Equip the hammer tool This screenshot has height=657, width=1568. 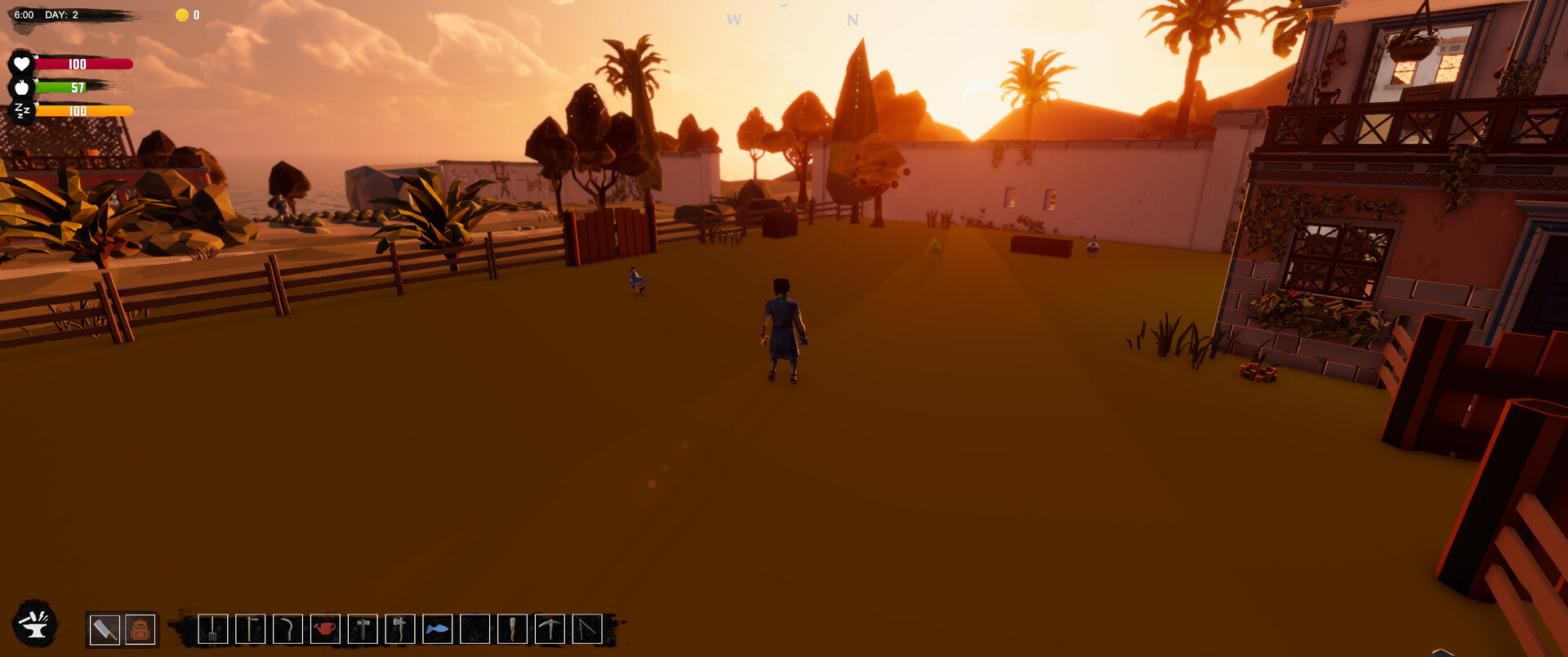(x=363, y=630)
